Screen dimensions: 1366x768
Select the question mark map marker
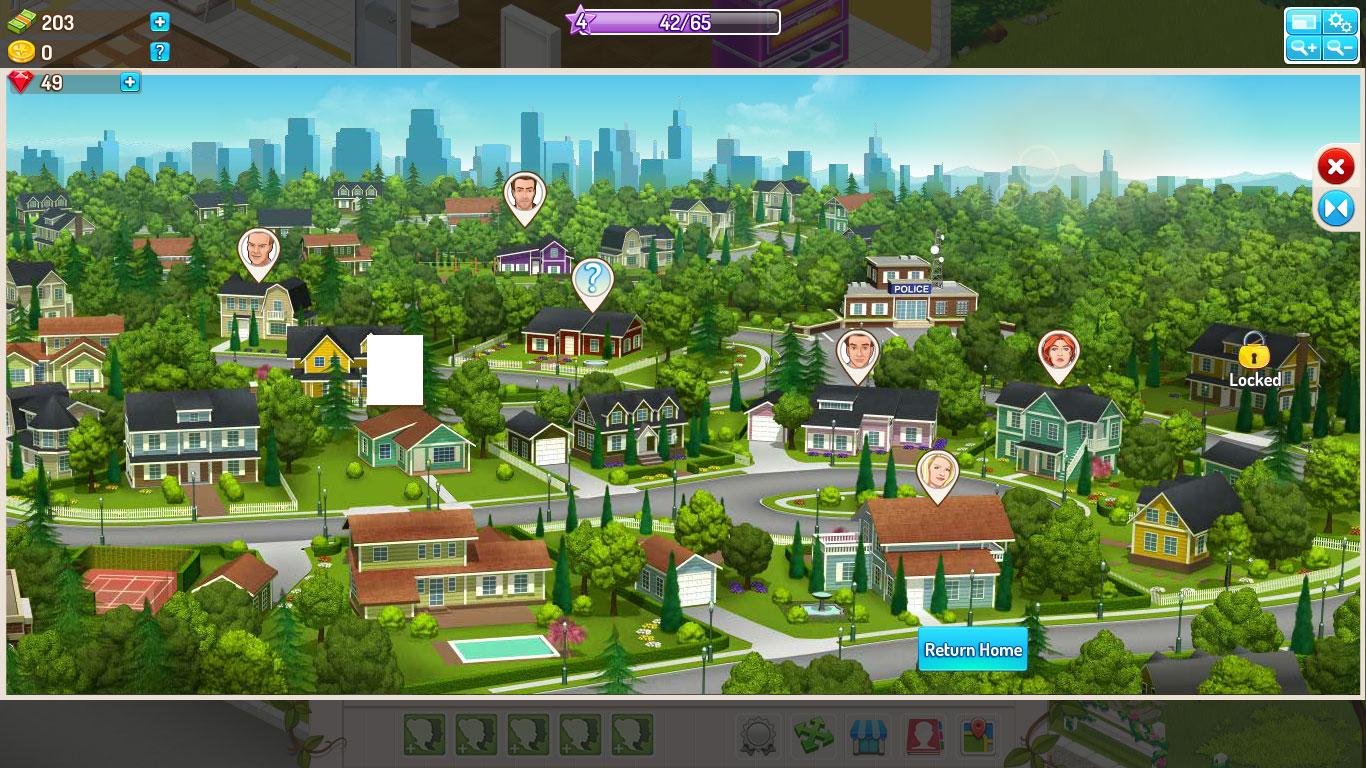pos(592,280)
